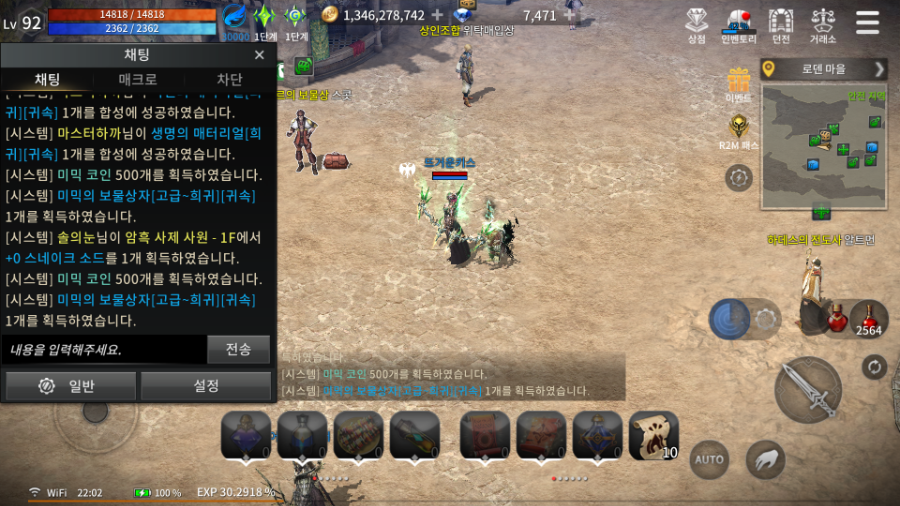Open the 인벤토리 inventory
The width and height of the screenshot is (900, 506).
(x=738, y=24)
